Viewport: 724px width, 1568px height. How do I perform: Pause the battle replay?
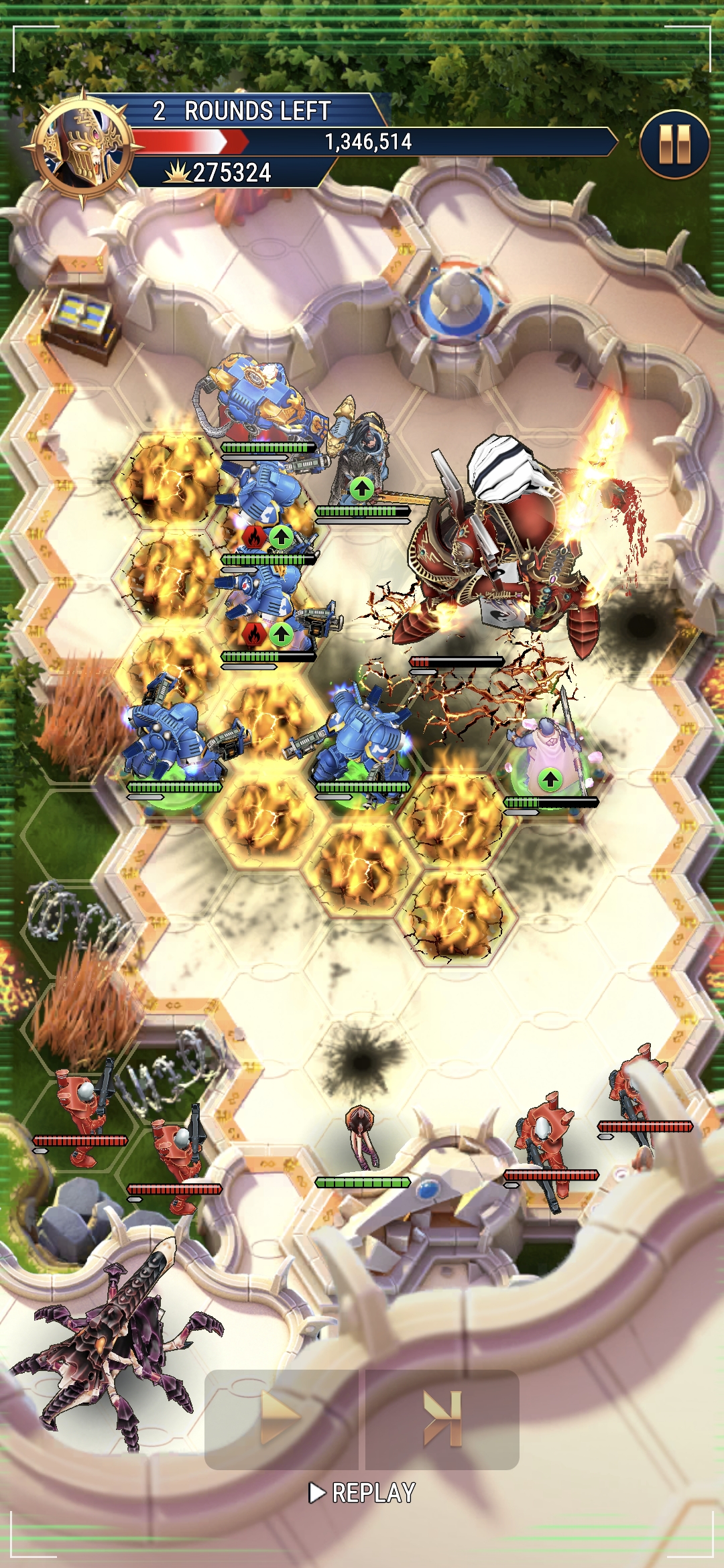coord(674,144)
